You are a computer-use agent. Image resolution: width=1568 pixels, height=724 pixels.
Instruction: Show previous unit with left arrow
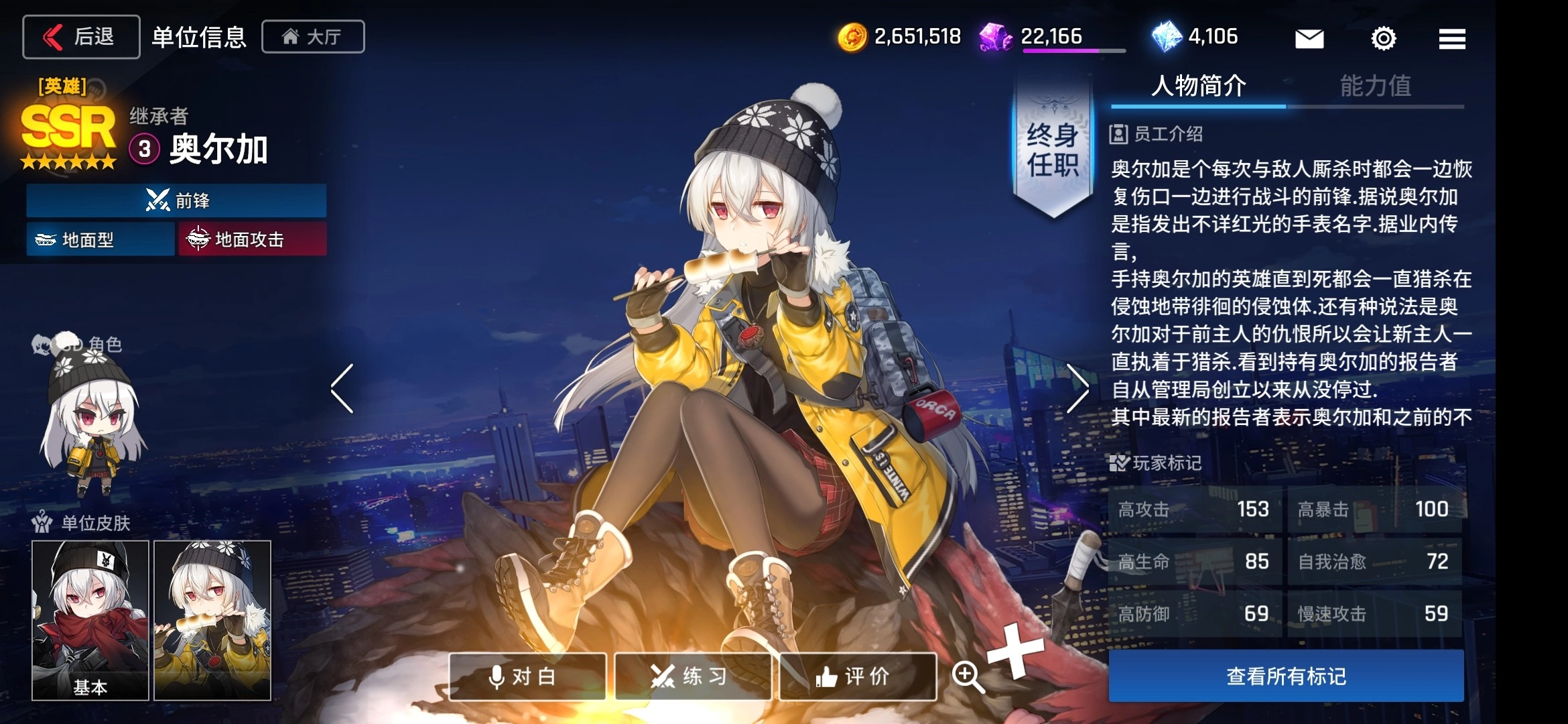pos(342,389)
